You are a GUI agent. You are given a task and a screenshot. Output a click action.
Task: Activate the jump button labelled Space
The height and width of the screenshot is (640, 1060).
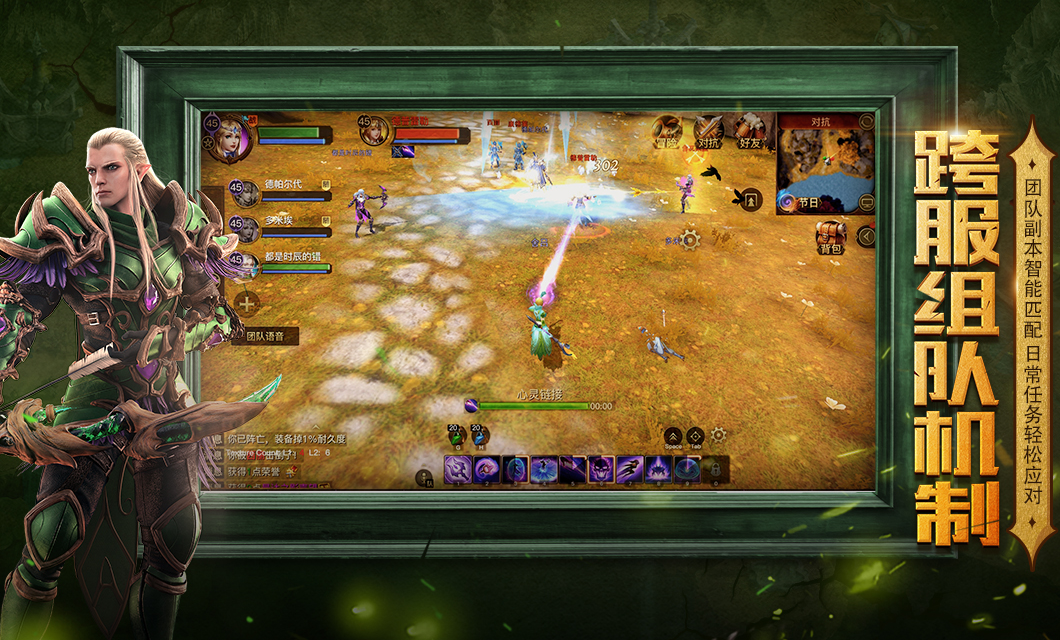point(674,436)
